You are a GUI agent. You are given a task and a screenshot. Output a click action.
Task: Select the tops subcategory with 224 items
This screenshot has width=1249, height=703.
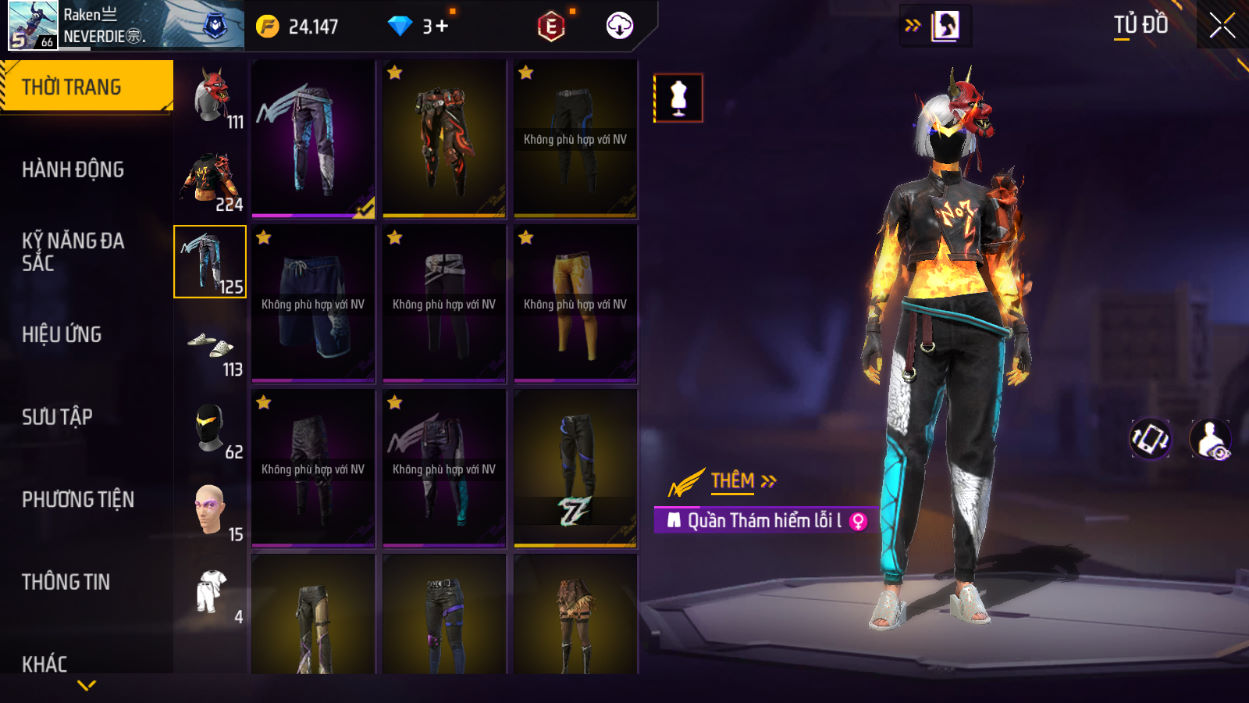click(211, 180)
